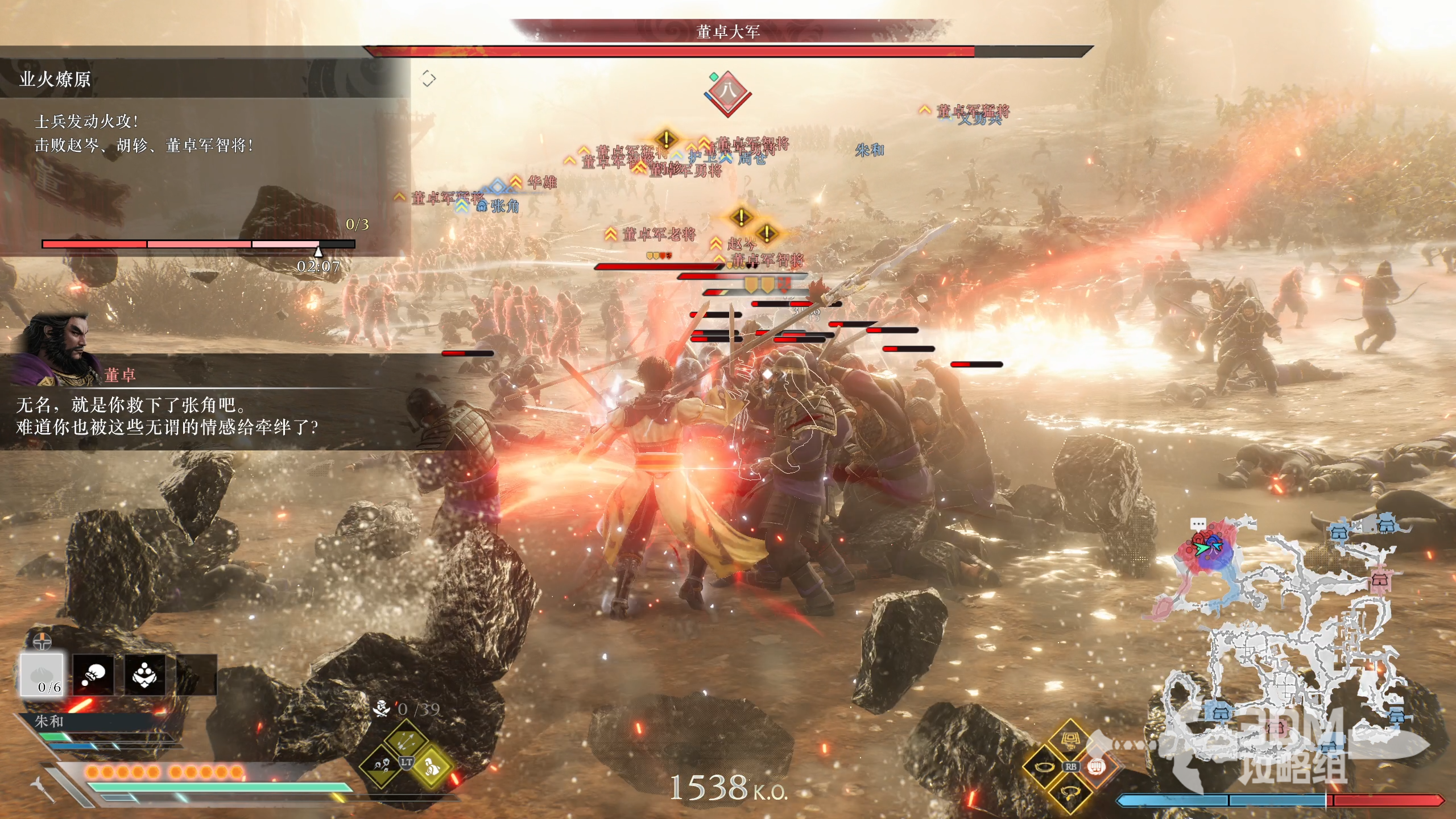This screenshot has width=1456, height=819.
Task: Trigger the highlighted soldier tactic diamond
Action: tap(431, 766)
